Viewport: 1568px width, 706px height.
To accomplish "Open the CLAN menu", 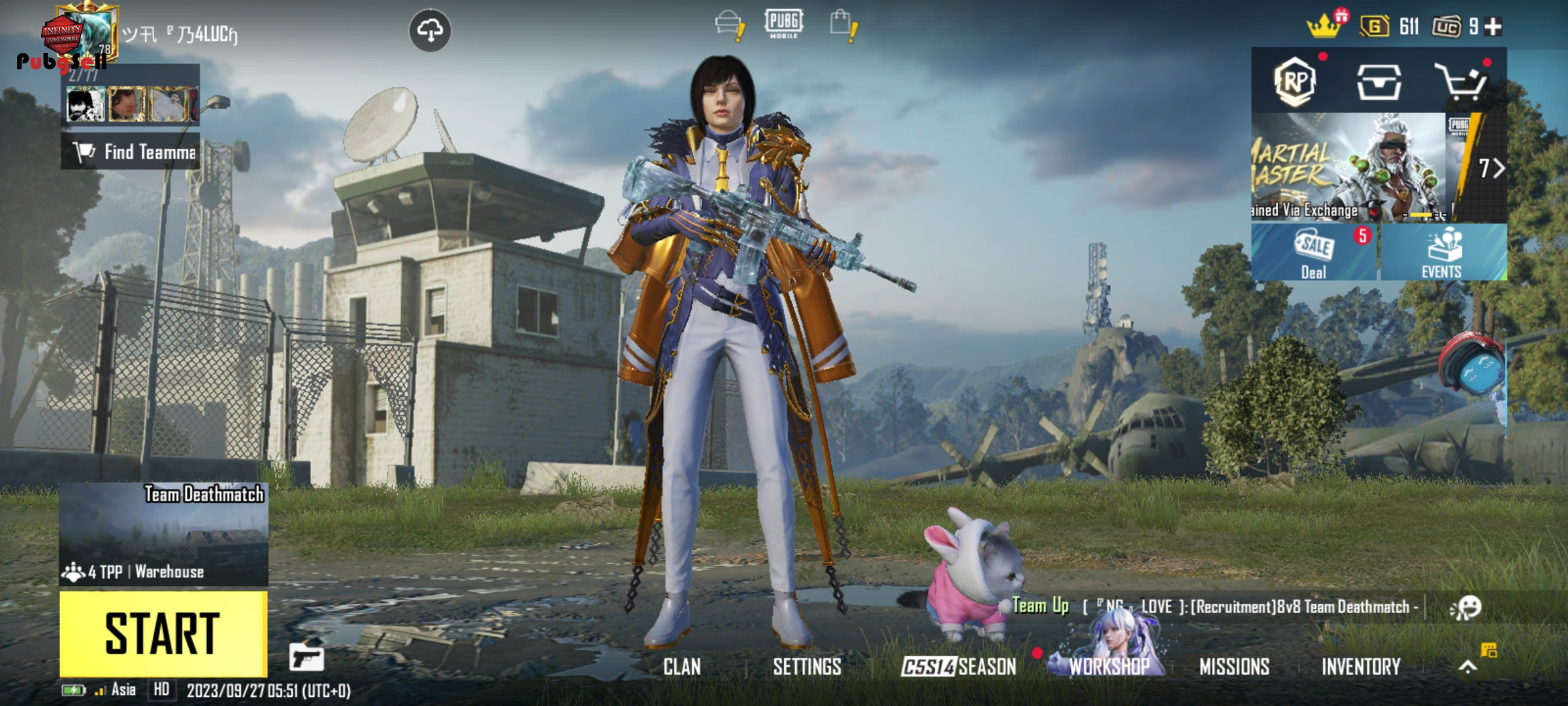I will pos(681,667).
